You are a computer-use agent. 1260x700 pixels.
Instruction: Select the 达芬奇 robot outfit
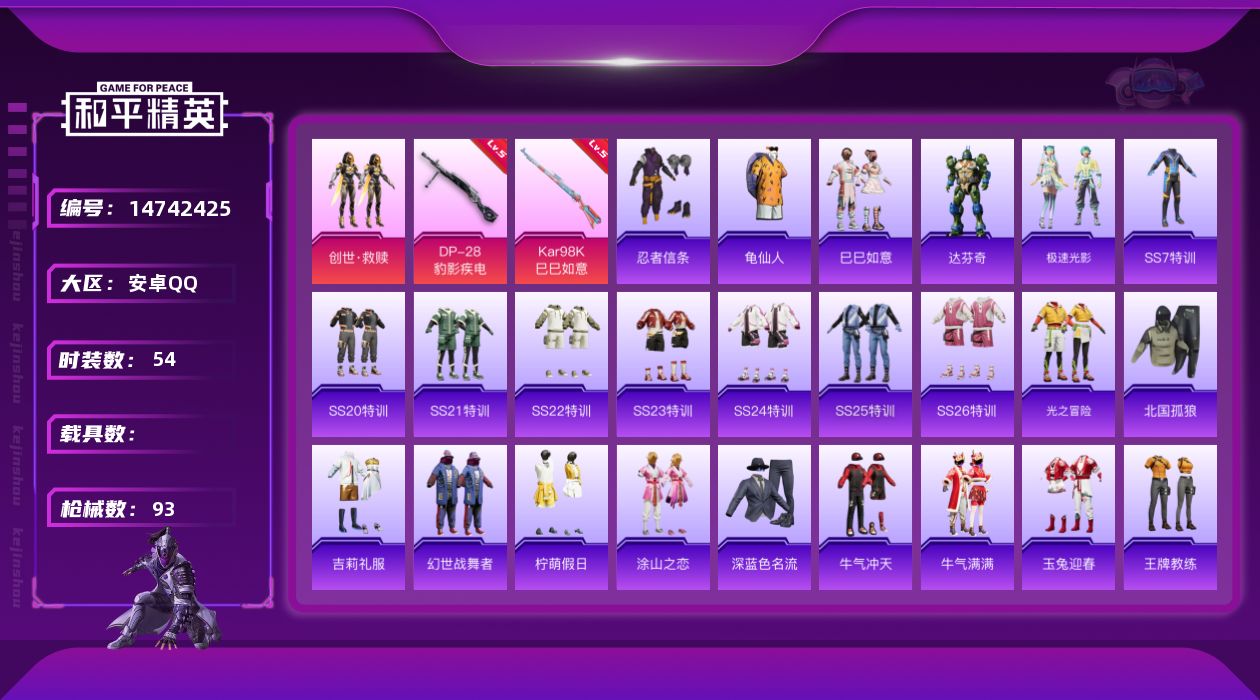[x=967, y=211]
